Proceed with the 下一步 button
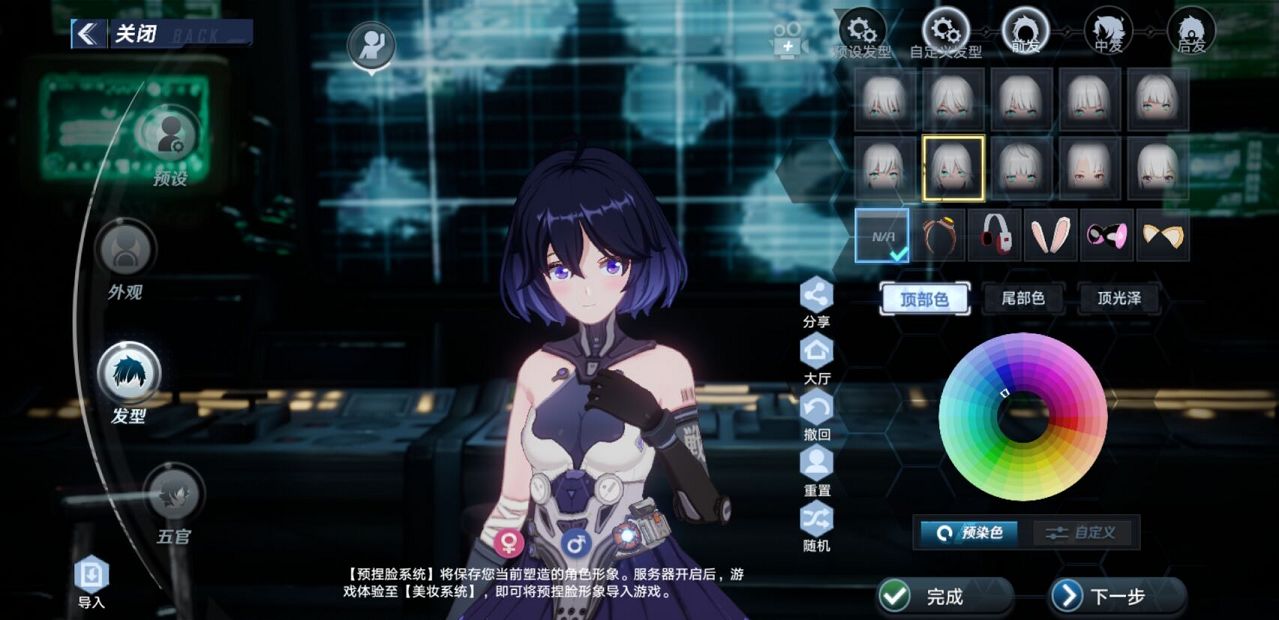Viewport: 1279px width, 620px height. click(1117, 596)
